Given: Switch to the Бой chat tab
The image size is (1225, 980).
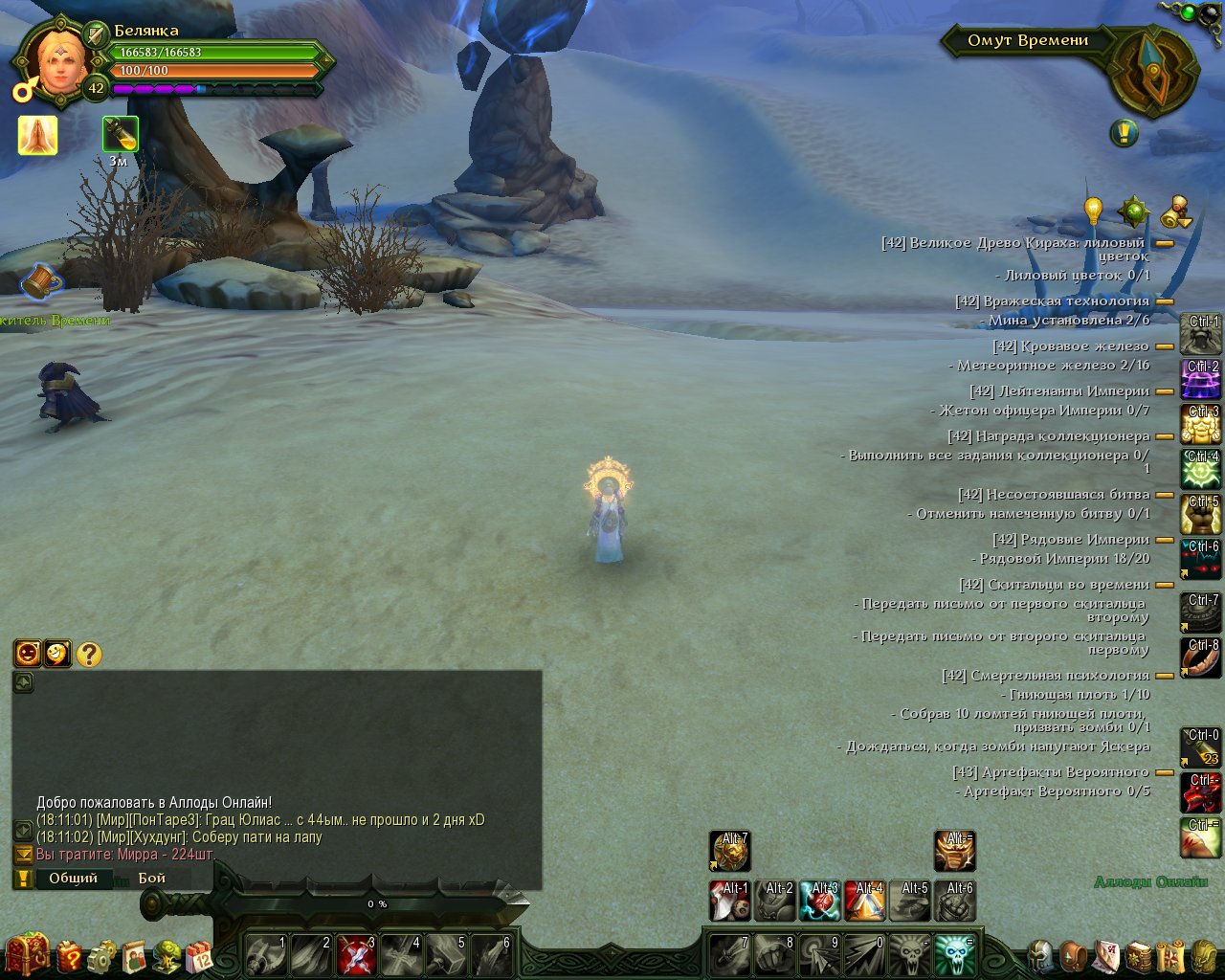Looking at the screenshot, I should click(x=152, y=878).
